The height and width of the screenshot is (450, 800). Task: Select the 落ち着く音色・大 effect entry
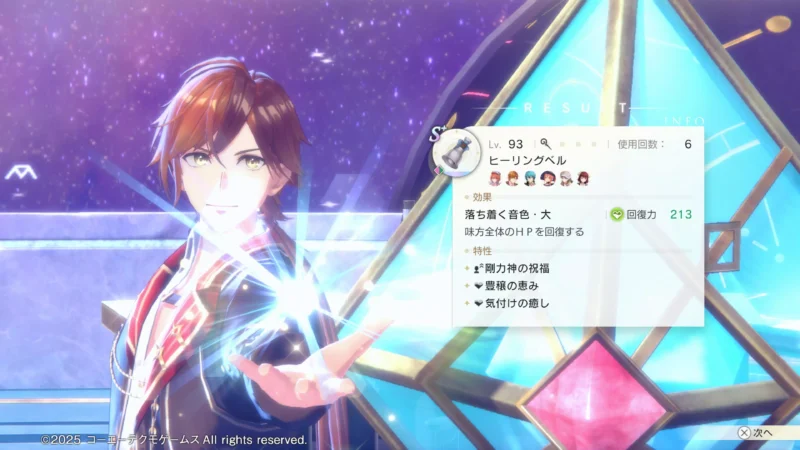(x=508, y=214)
